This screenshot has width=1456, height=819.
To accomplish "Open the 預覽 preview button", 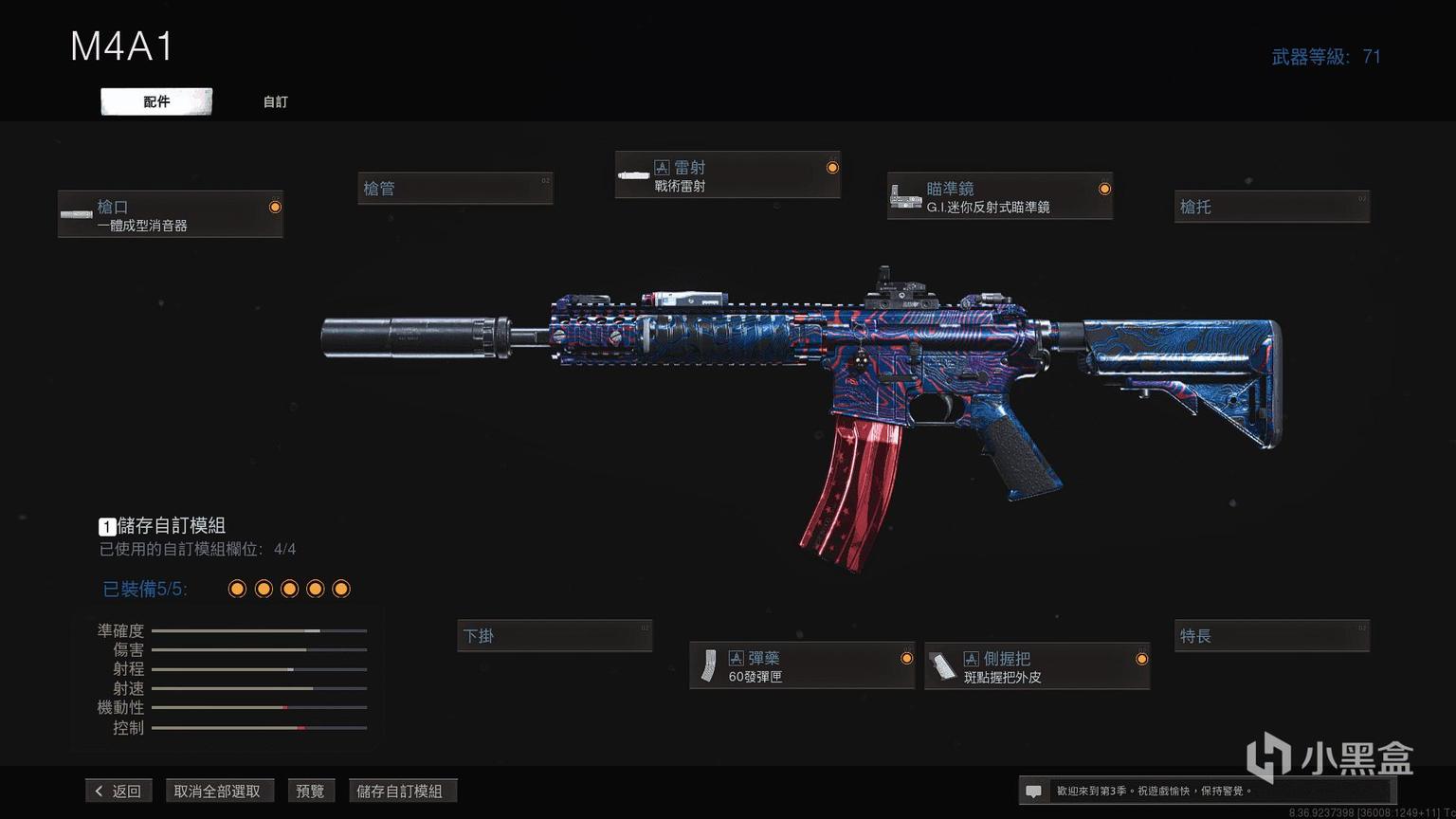I will (310, 791).
